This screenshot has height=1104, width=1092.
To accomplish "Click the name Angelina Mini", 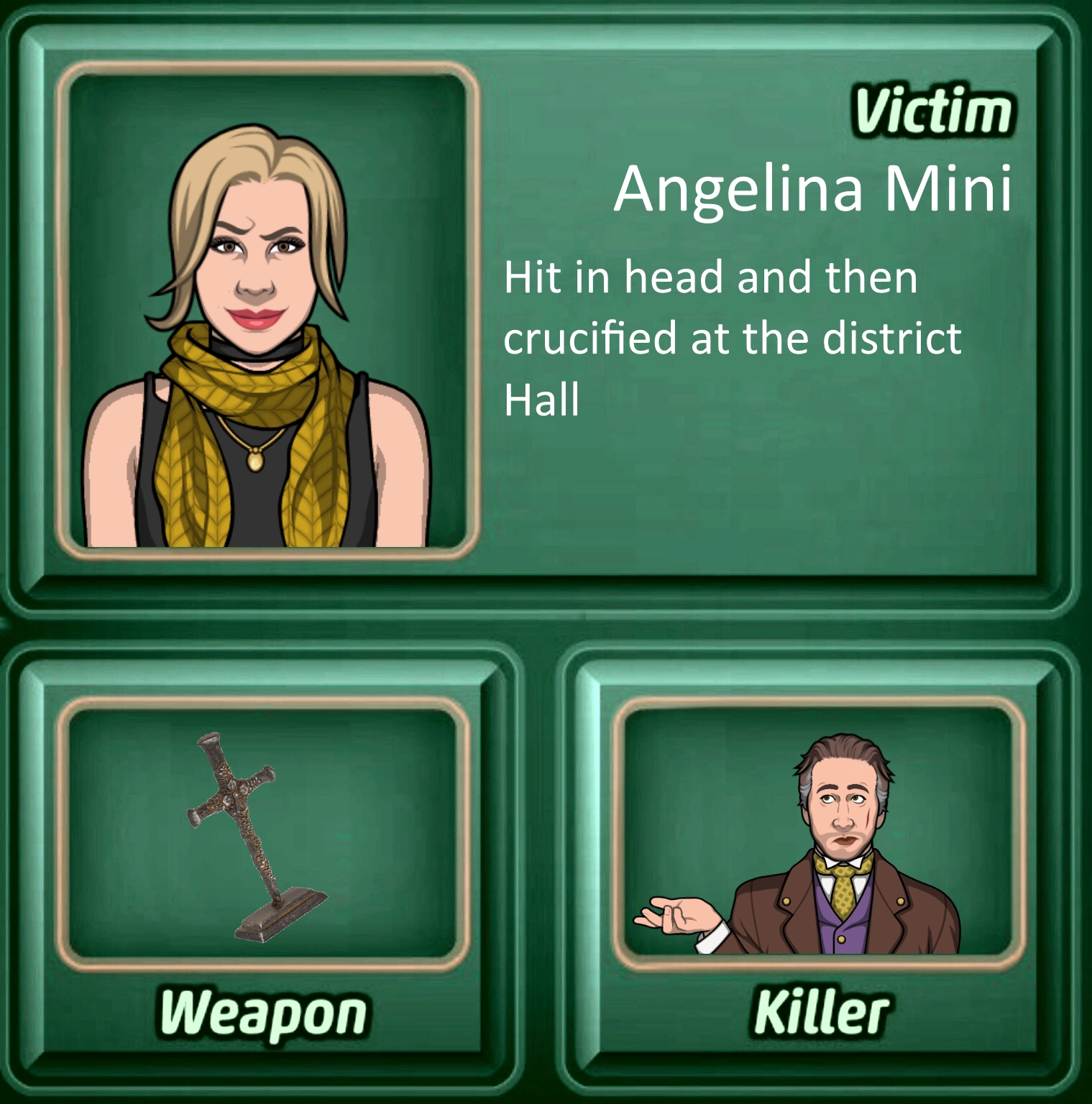I will point(816,188).
